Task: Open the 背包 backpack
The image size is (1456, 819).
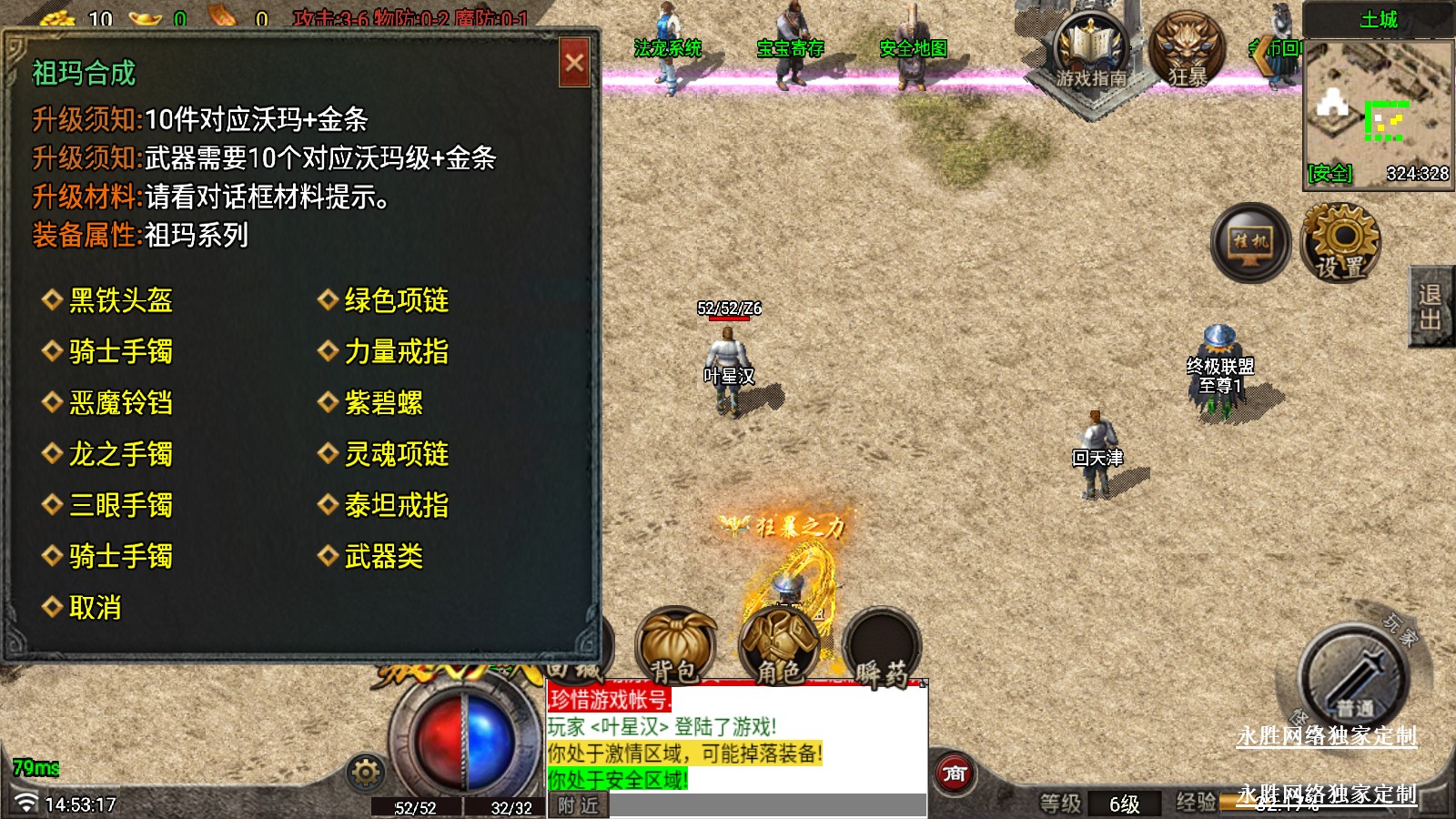Action: 675,645
